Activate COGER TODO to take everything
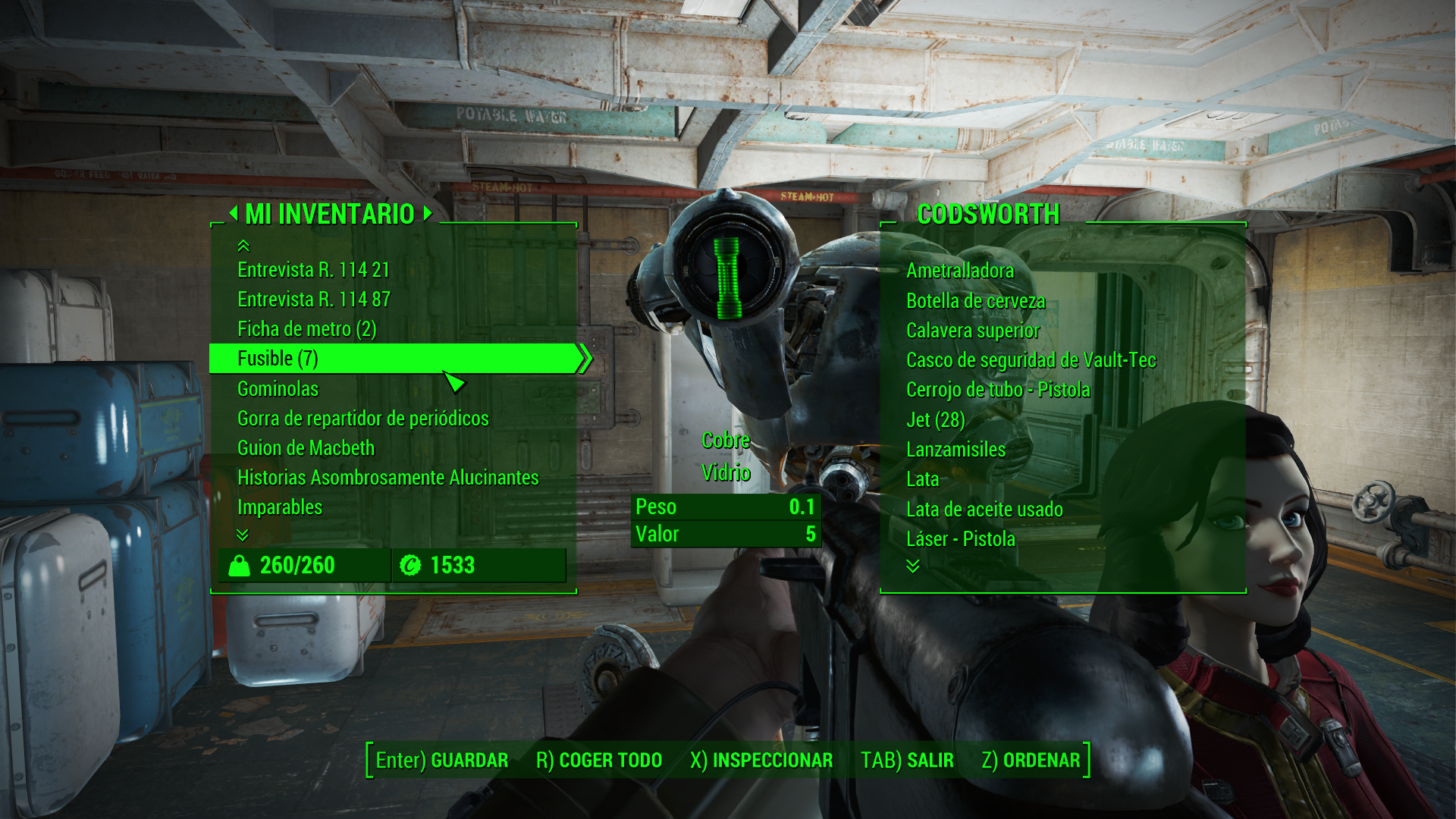The height and width of the screenshot is (819, 1456). 599,761
